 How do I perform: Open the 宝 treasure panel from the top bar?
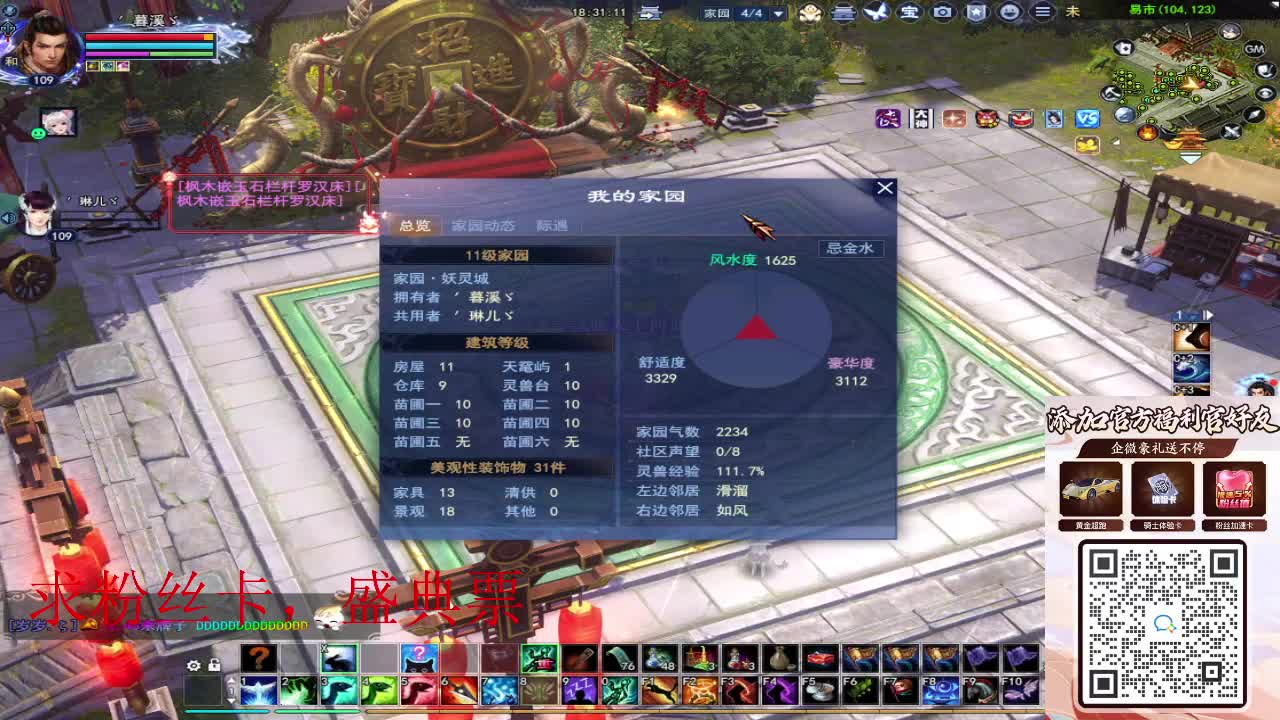coord(908,13)
